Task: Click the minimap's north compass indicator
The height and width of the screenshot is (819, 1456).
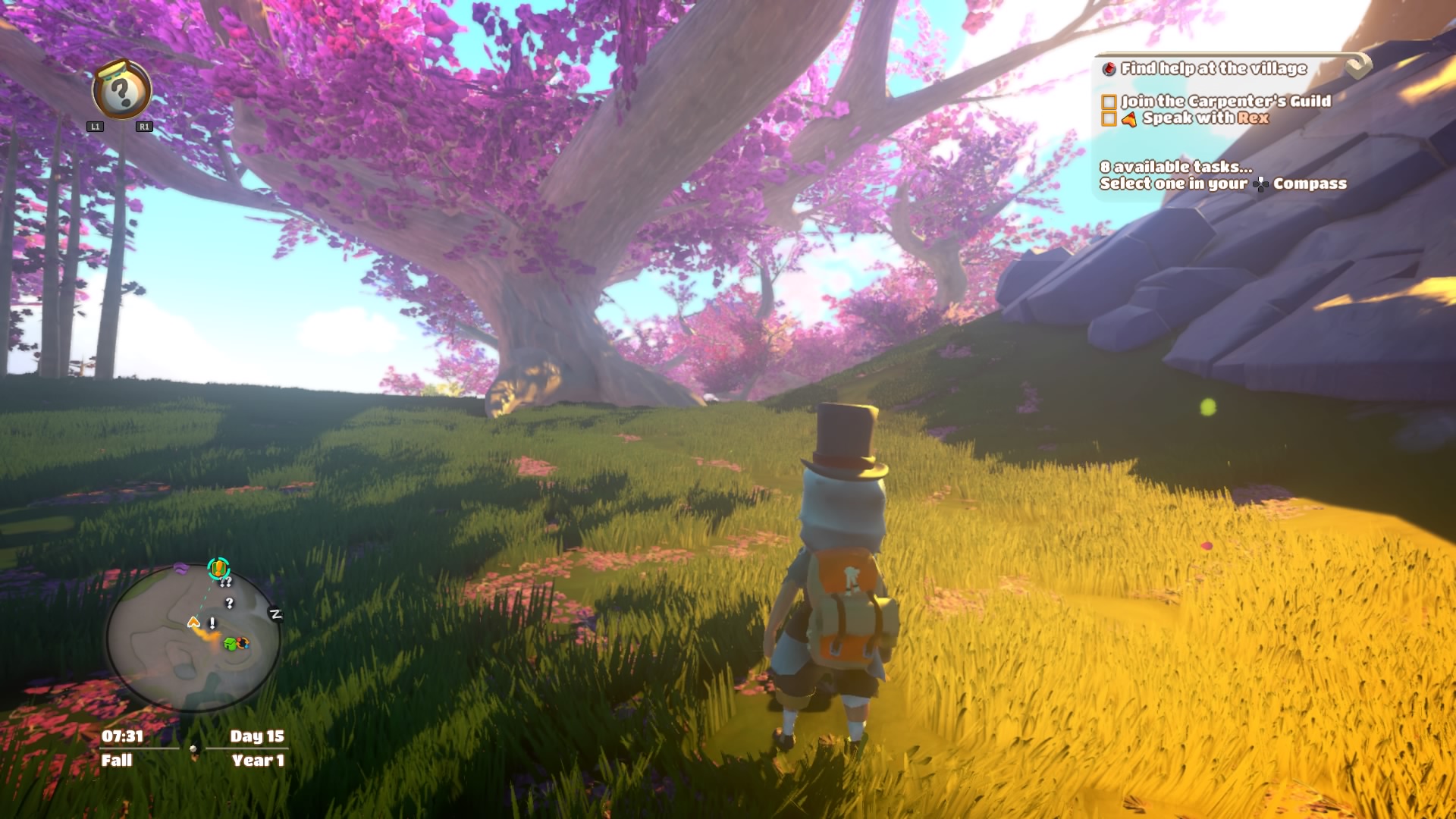Action: tap(276, 613)
